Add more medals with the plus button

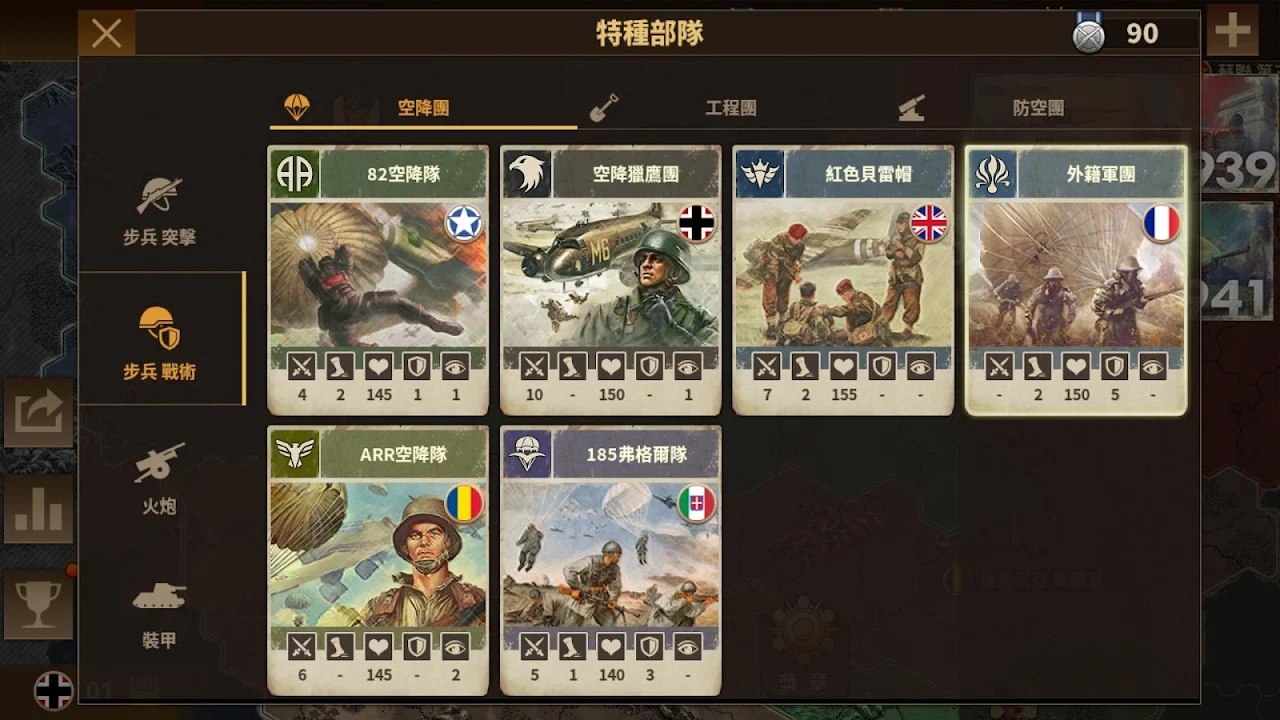pyautogui.click(x=1232, y=31)
